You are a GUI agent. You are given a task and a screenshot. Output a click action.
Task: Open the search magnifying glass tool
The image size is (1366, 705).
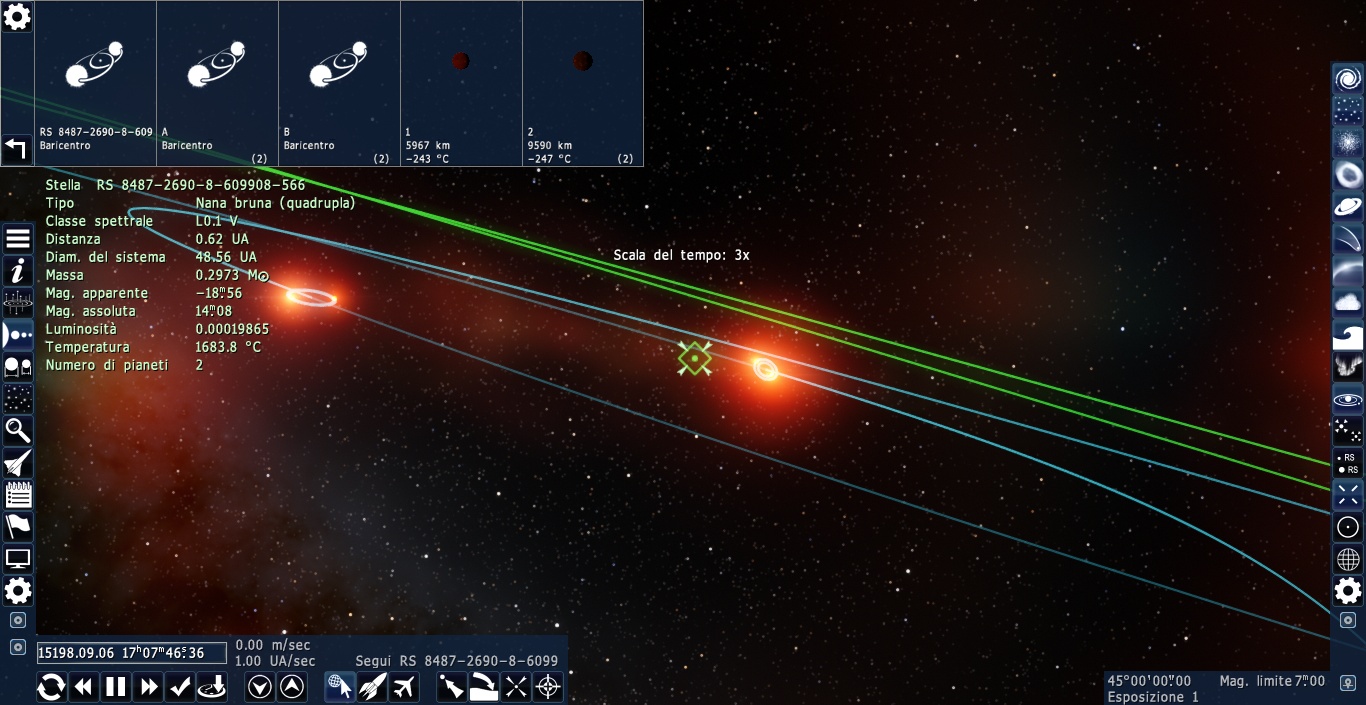click(x=18, y=431)
